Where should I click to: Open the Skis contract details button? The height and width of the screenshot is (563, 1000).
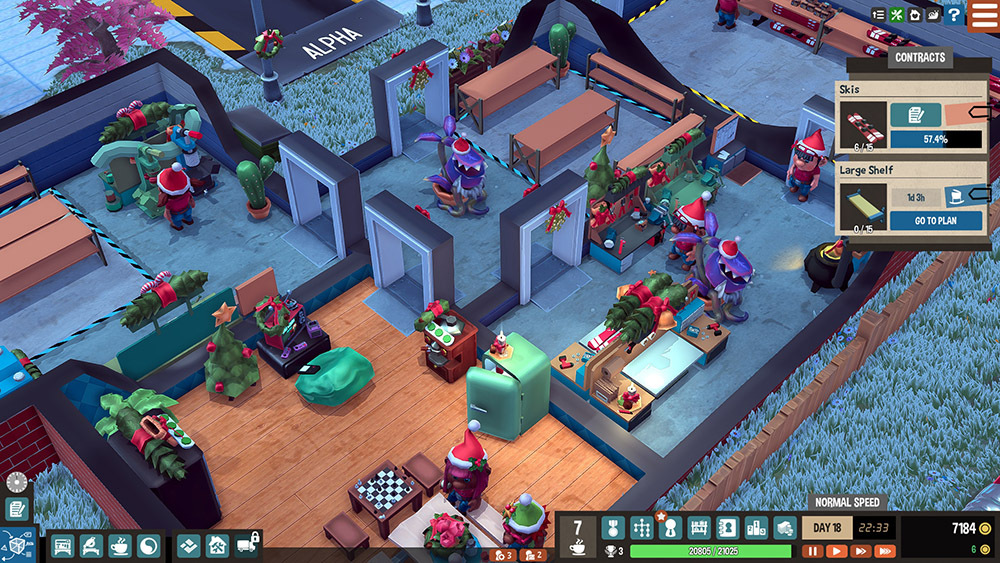click(x=915, y=114)
